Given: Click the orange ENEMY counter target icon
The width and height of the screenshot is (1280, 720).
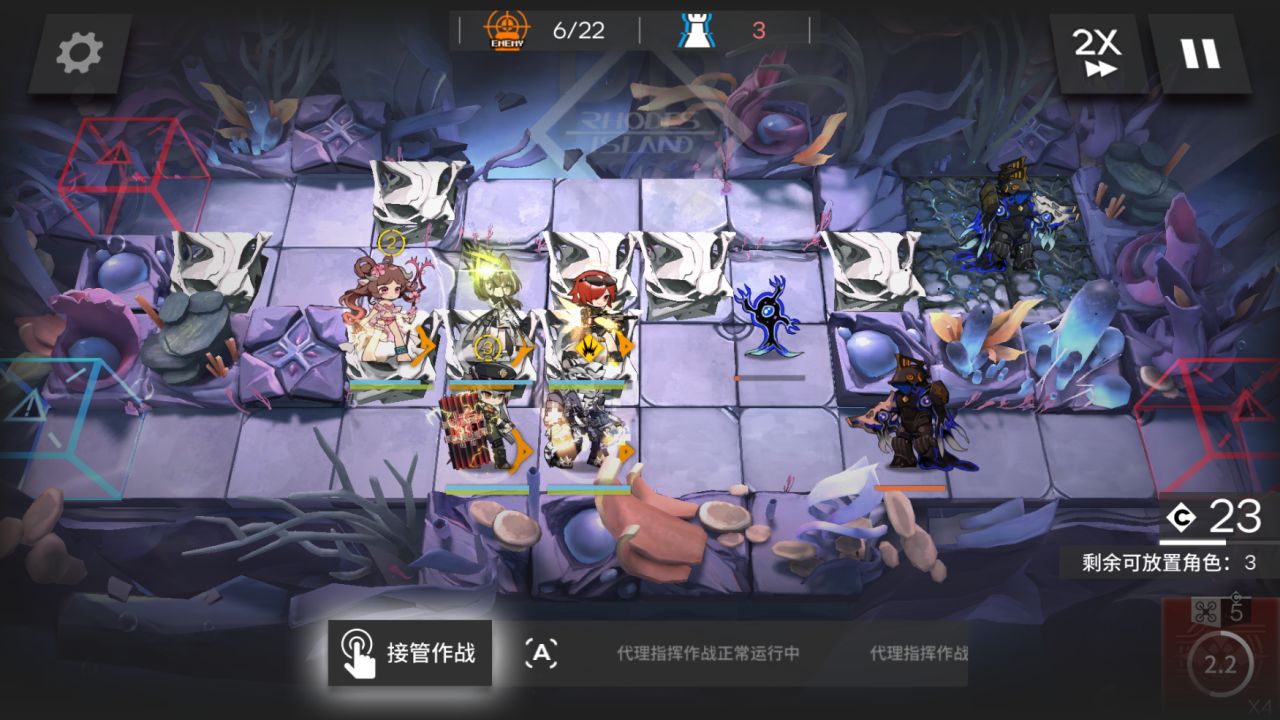Looking at the screenshot, I should tap(508, 27).
